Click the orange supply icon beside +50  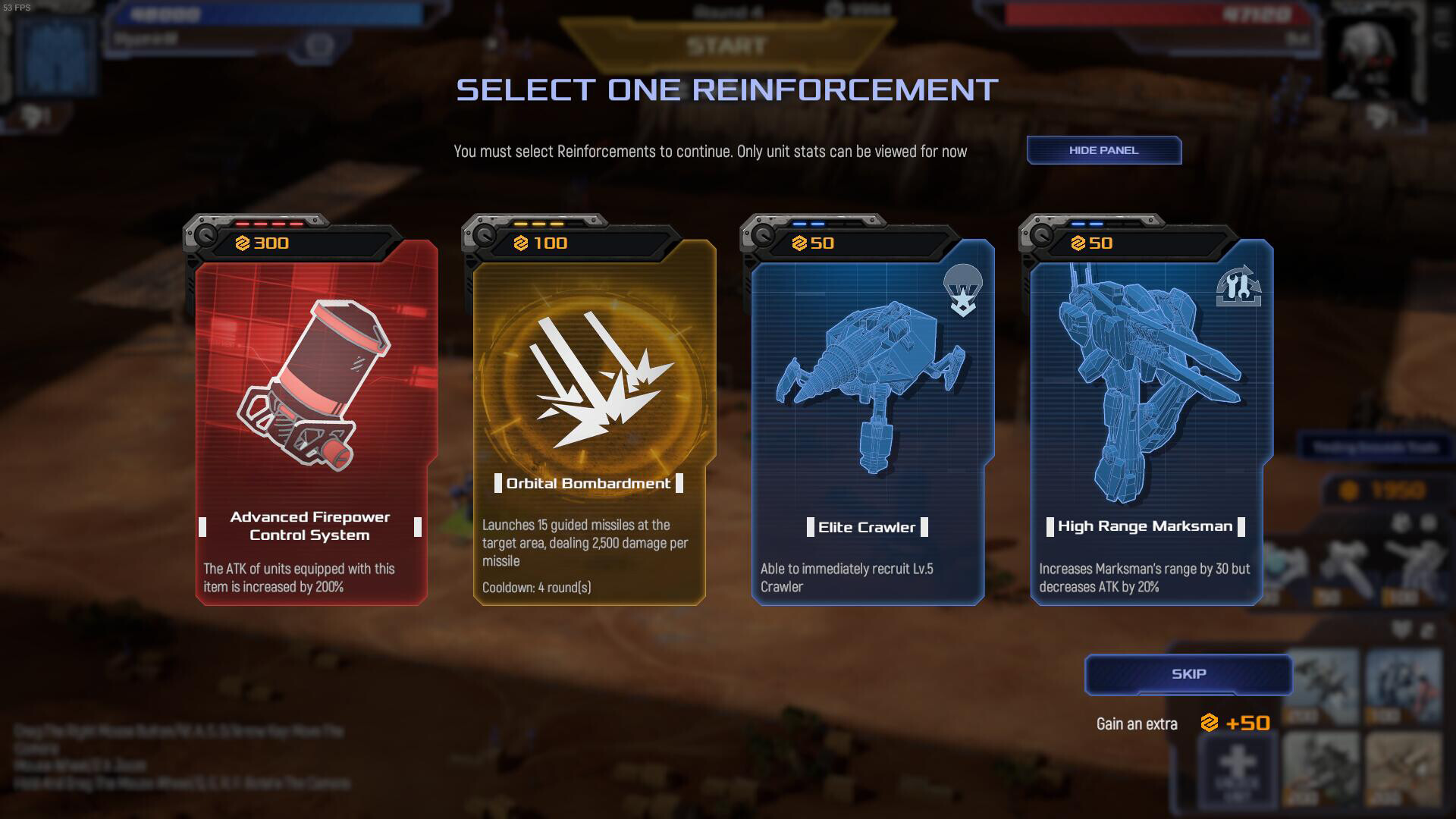[1210, 723]
